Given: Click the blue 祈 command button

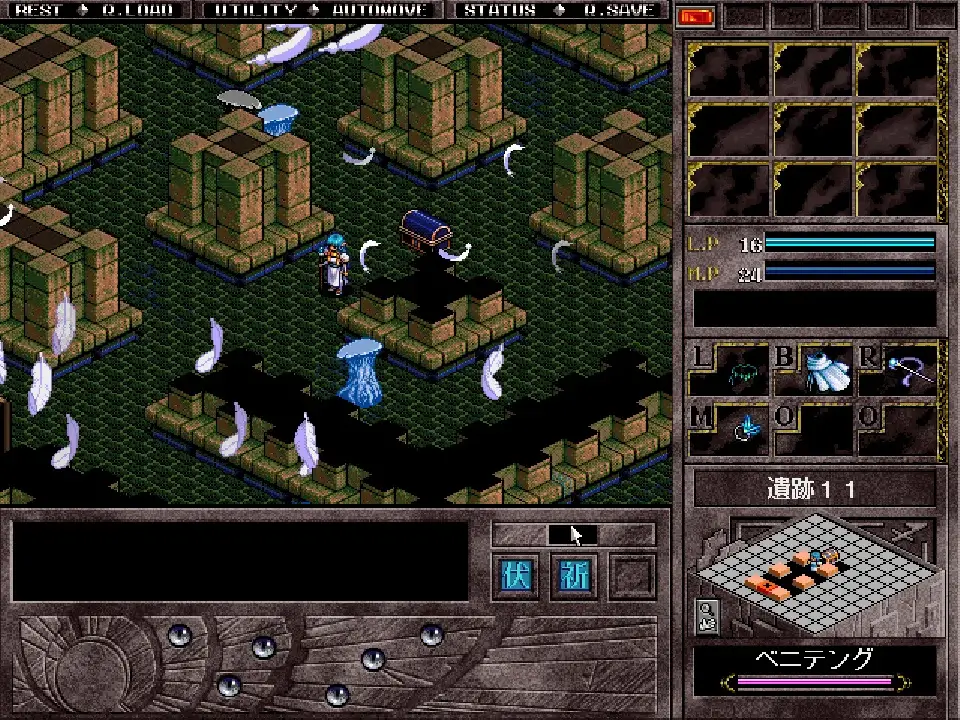Looking at the screenshot, I should click(x=576, y=578).
